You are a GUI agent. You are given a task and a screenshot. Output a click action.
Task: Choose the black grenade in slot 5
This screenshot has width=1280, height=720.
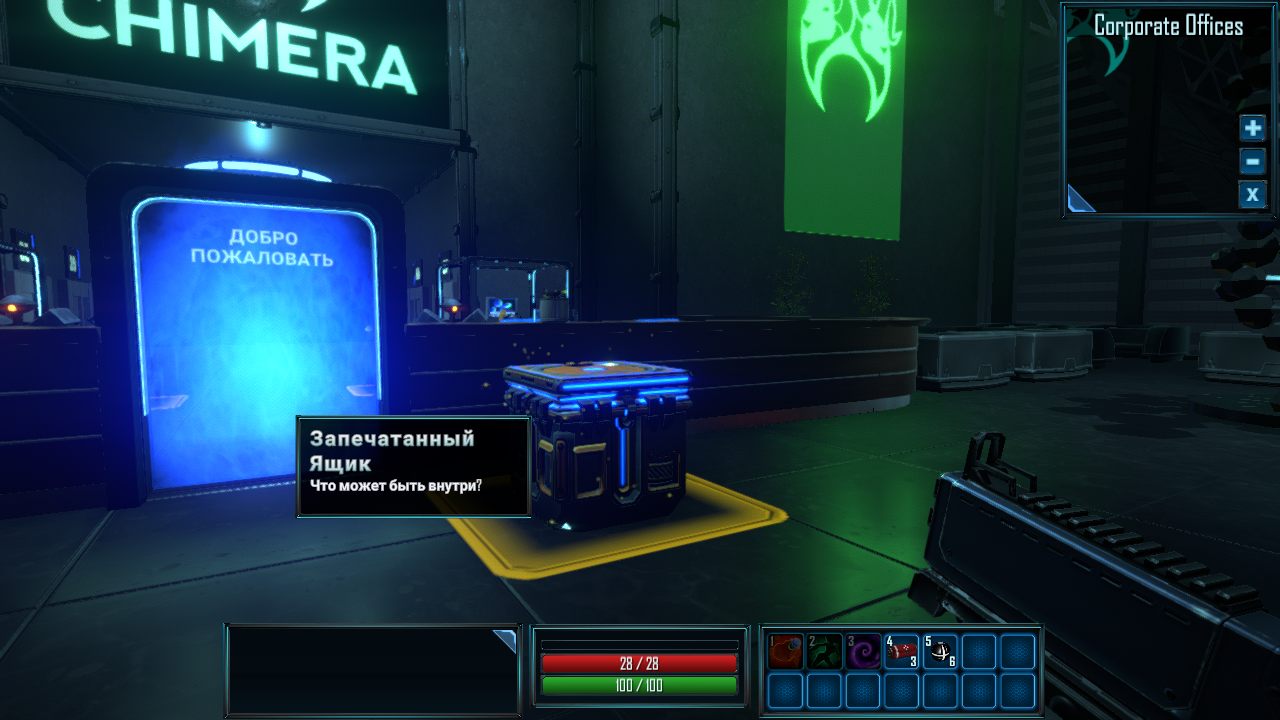[x=940, y=651]
